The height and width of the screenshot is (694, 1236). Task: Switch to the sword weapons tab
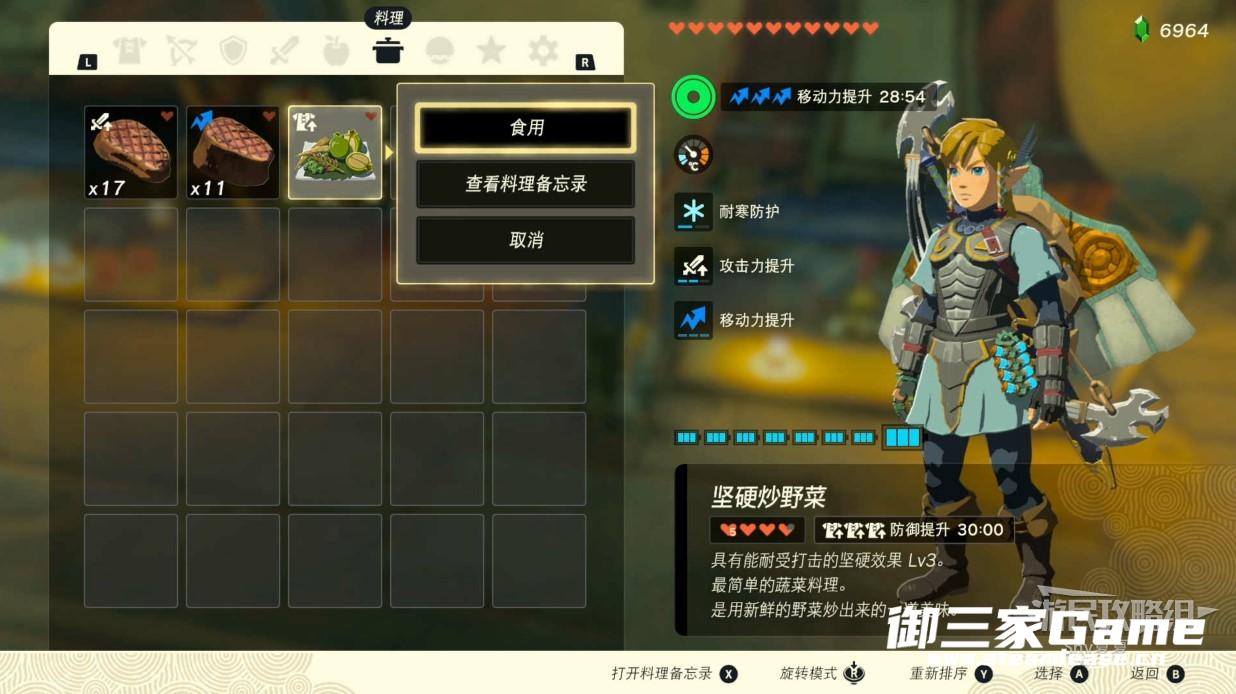point(285,50)
